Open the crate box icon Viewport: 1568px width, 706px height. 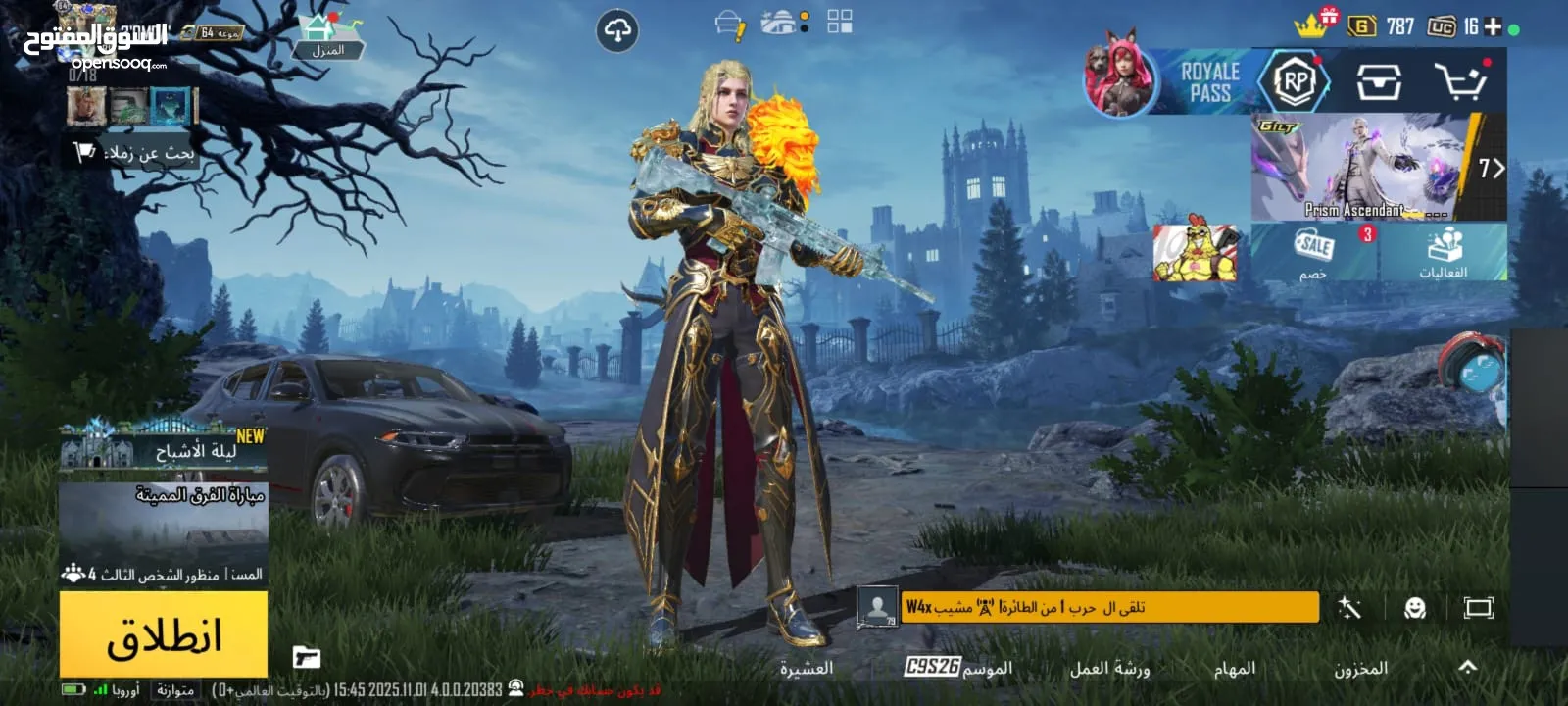click(x=1379, y=82)
